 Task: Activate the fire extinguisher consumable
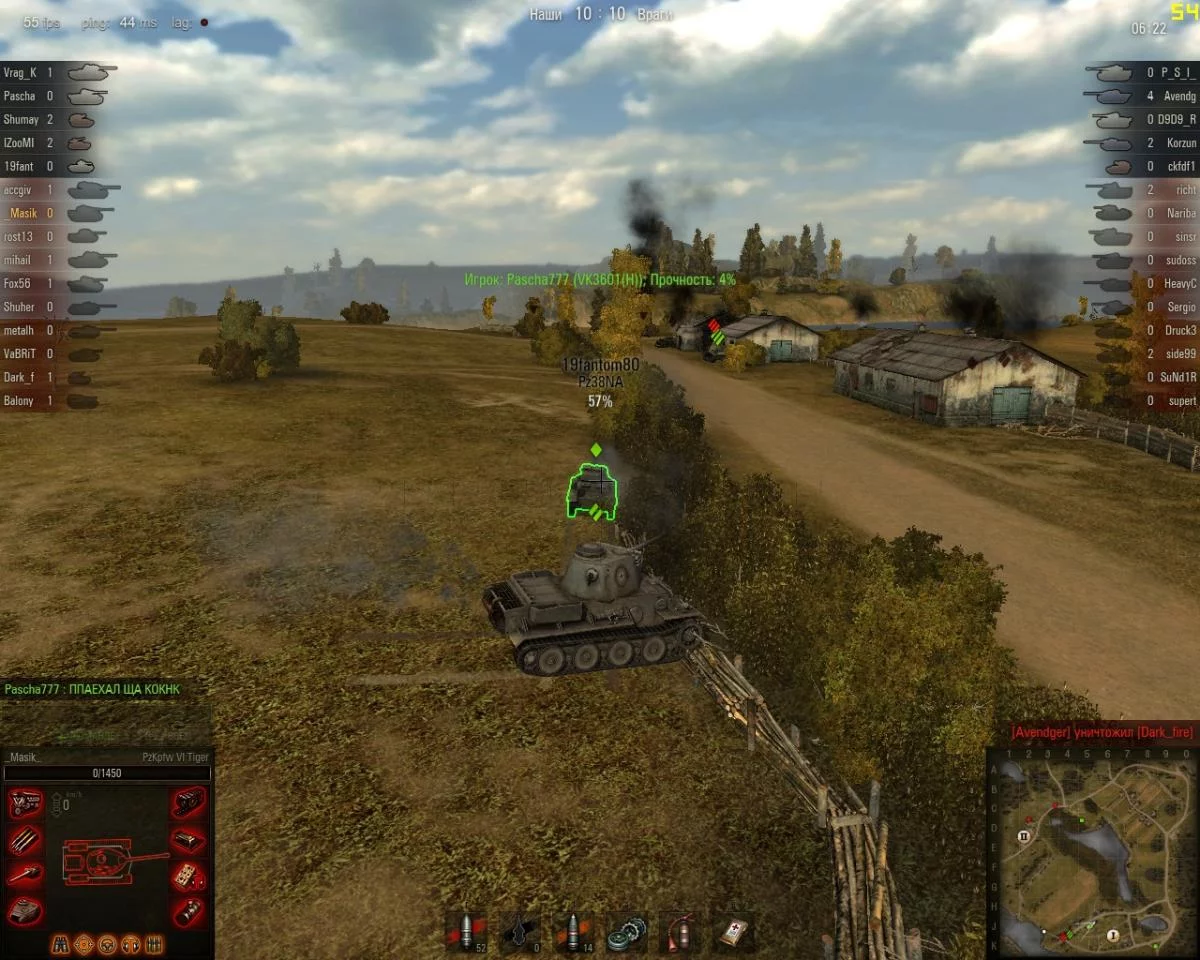point(681,932)
